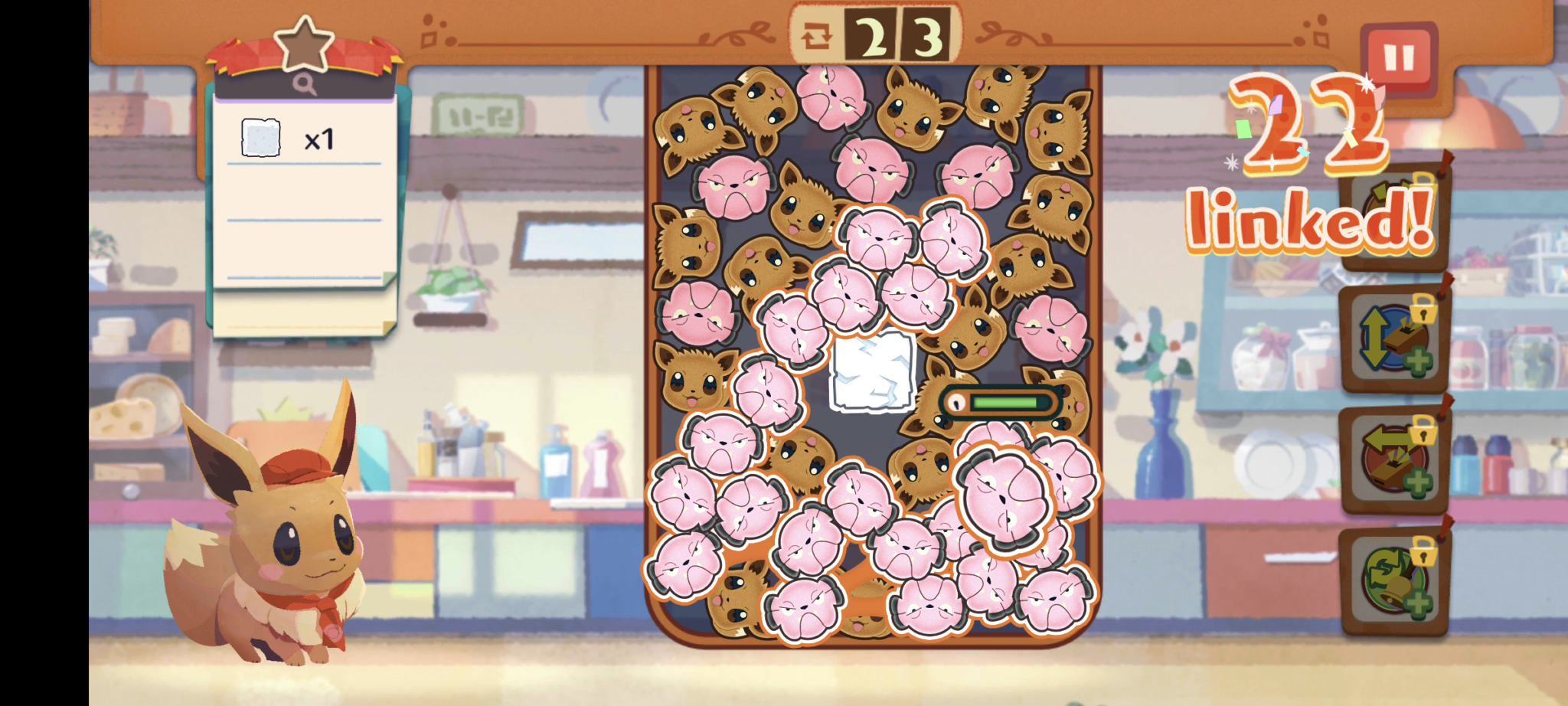Select the sugar cube on the board
Viewport: 1568px width, 706px height.
pyautogui.click(x=873, y=371)
